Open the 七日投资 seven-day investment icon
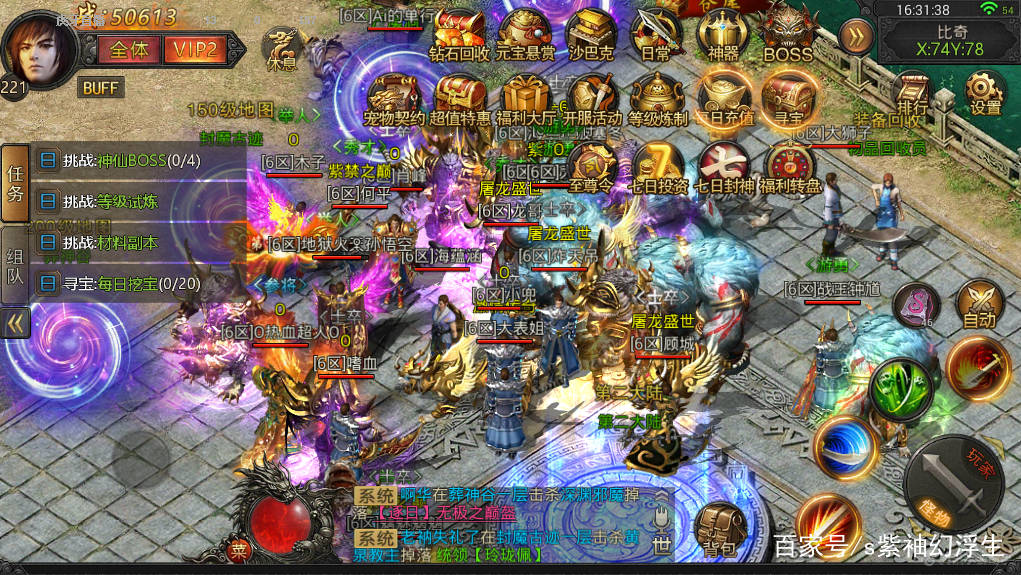The image size is (1021, 575). click(658, 166)
